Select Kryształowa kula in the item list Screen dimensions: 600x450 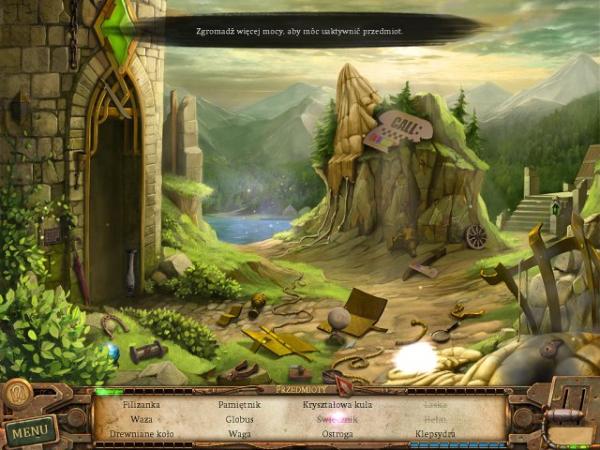click(x=335, y=405)
